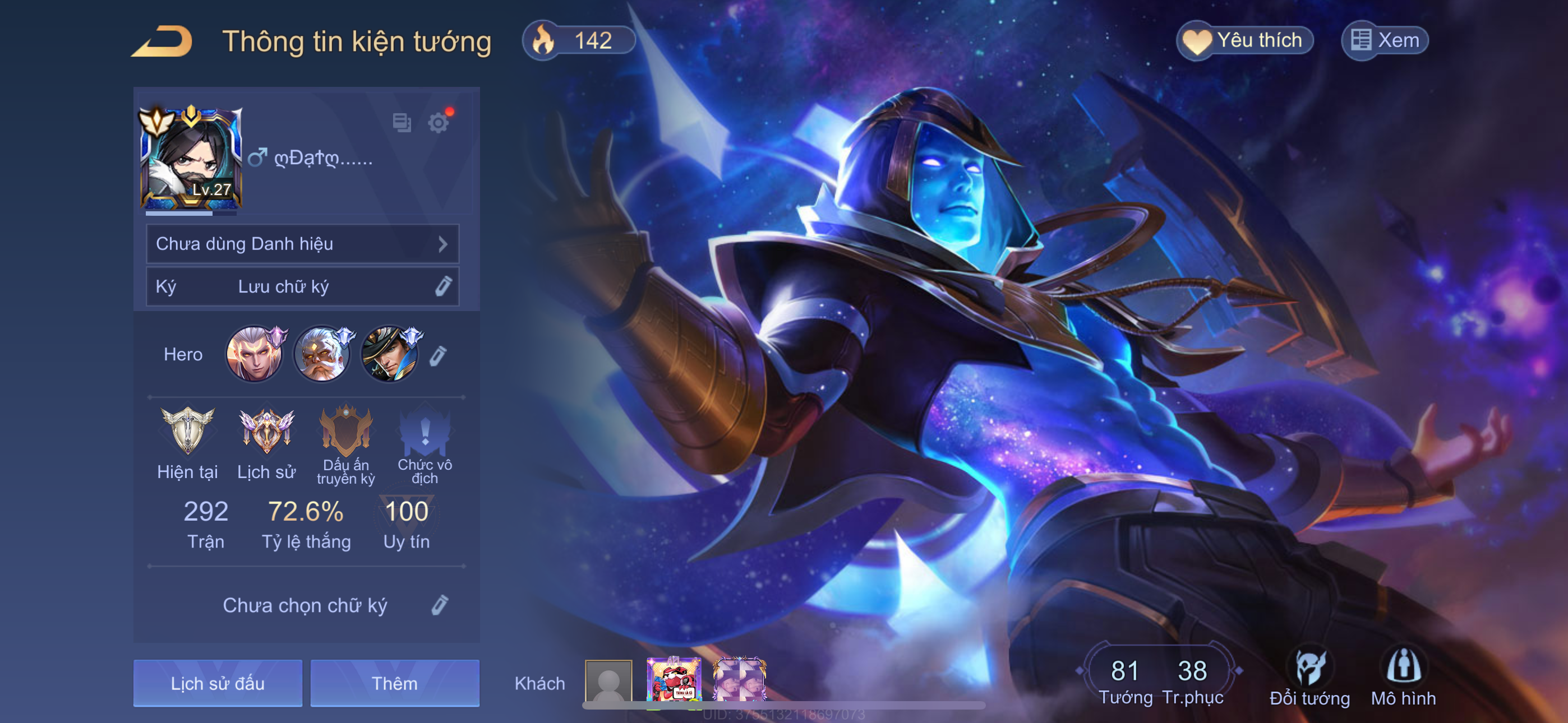Screen dimensions: 1568x723
Task: Open Dấu ấn truyền kỳ badge
Action: [346, 432]
